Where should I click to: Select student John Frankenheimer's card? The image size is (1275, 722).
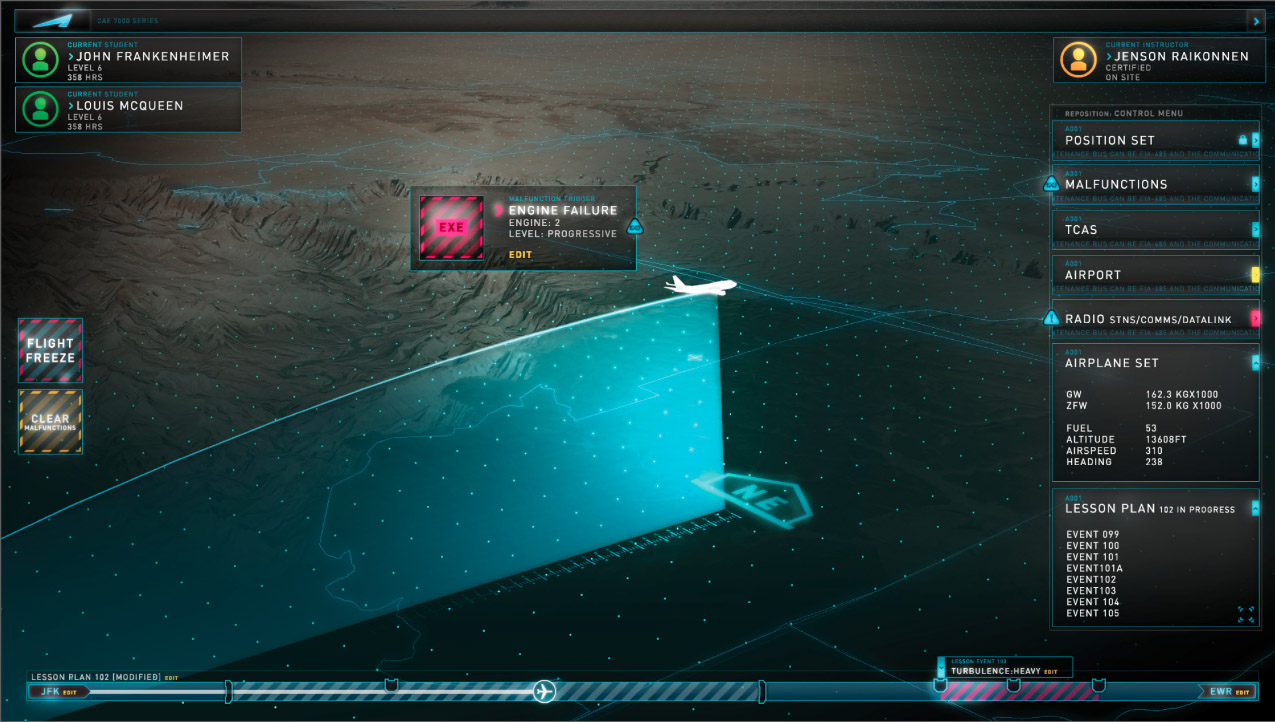coord(128,60)
